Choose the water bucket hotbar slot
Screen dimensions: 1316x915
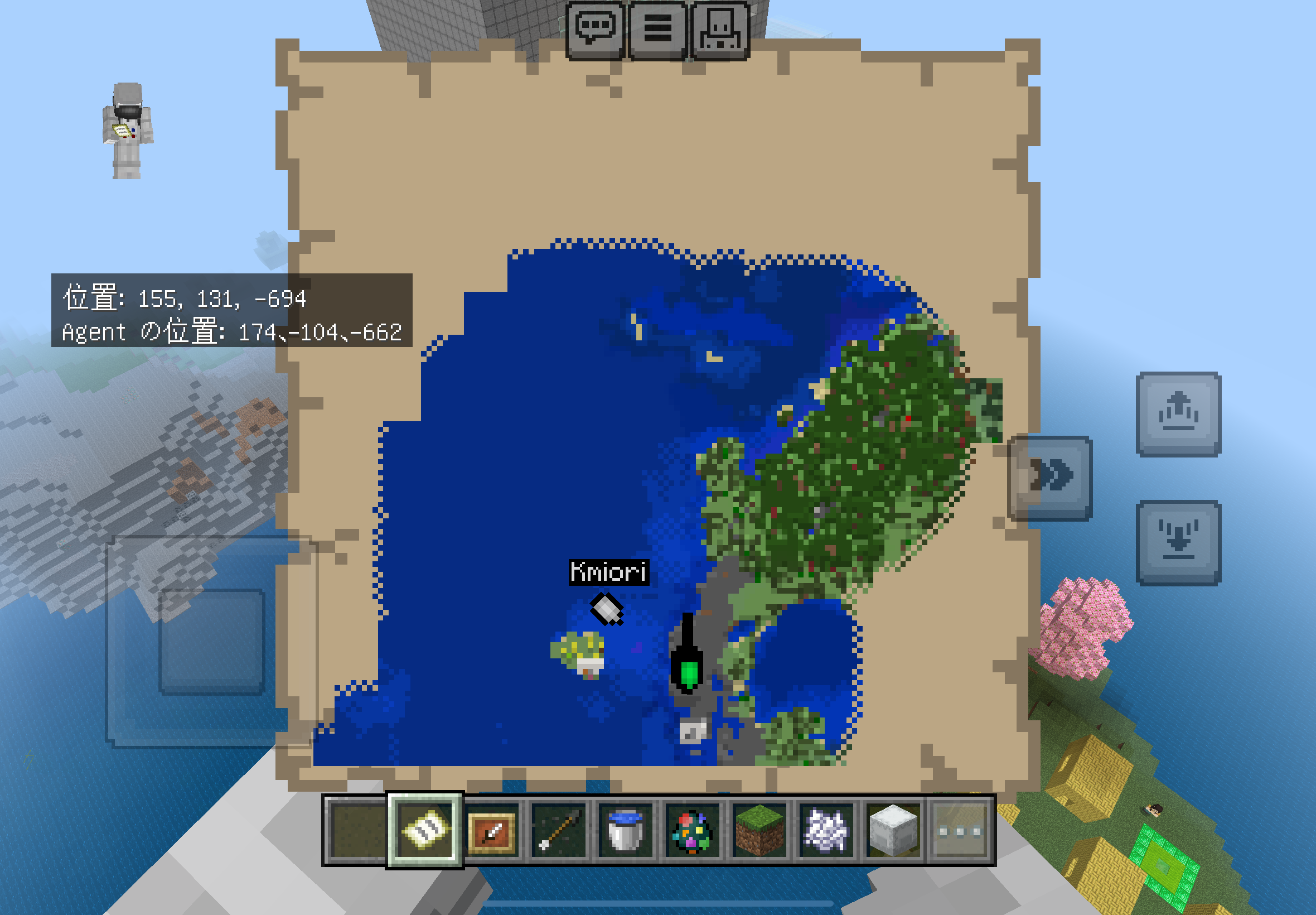click(625, 830)
